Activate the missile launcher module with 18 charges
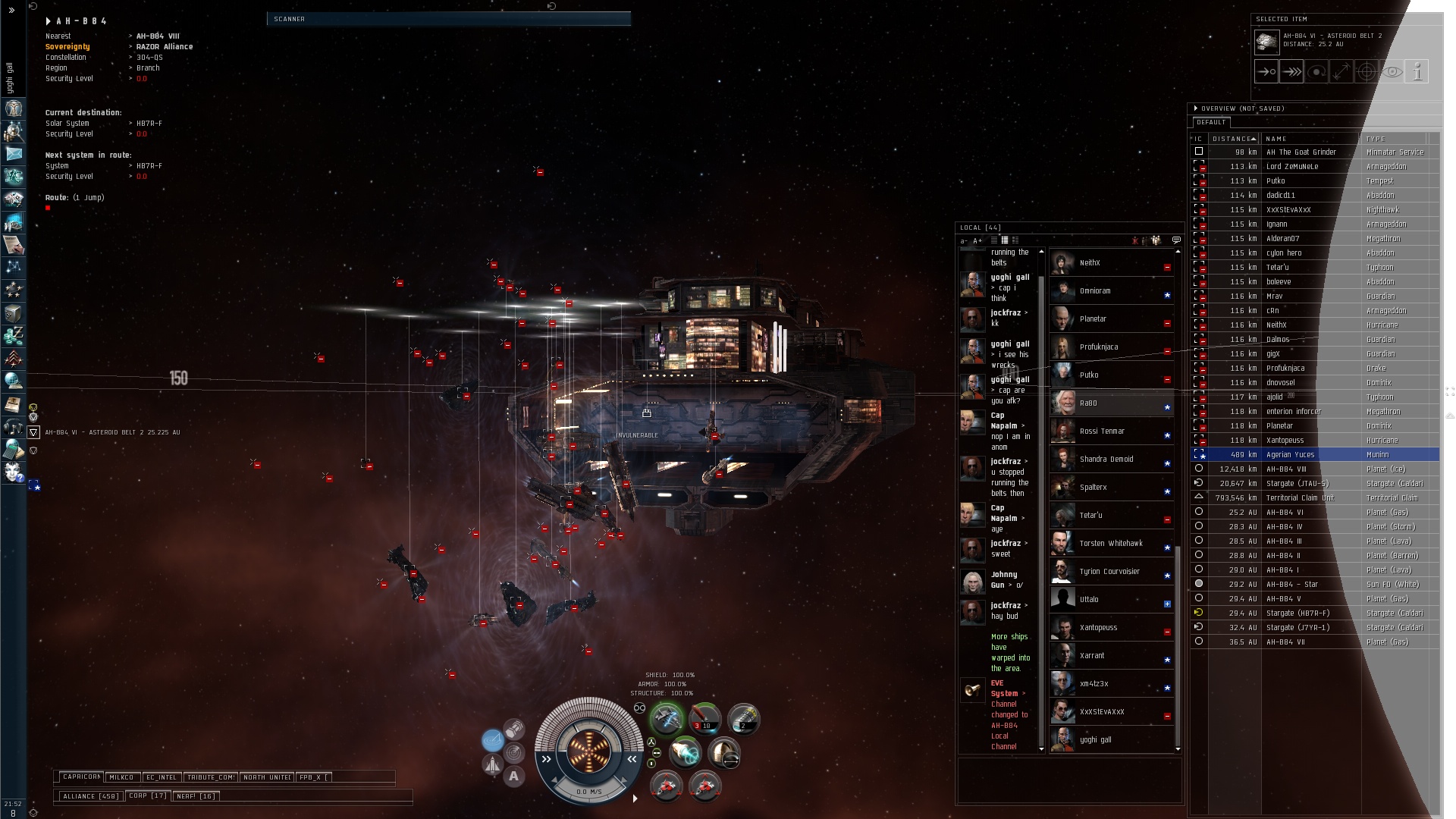1456x819 pixels. [704, 719]
